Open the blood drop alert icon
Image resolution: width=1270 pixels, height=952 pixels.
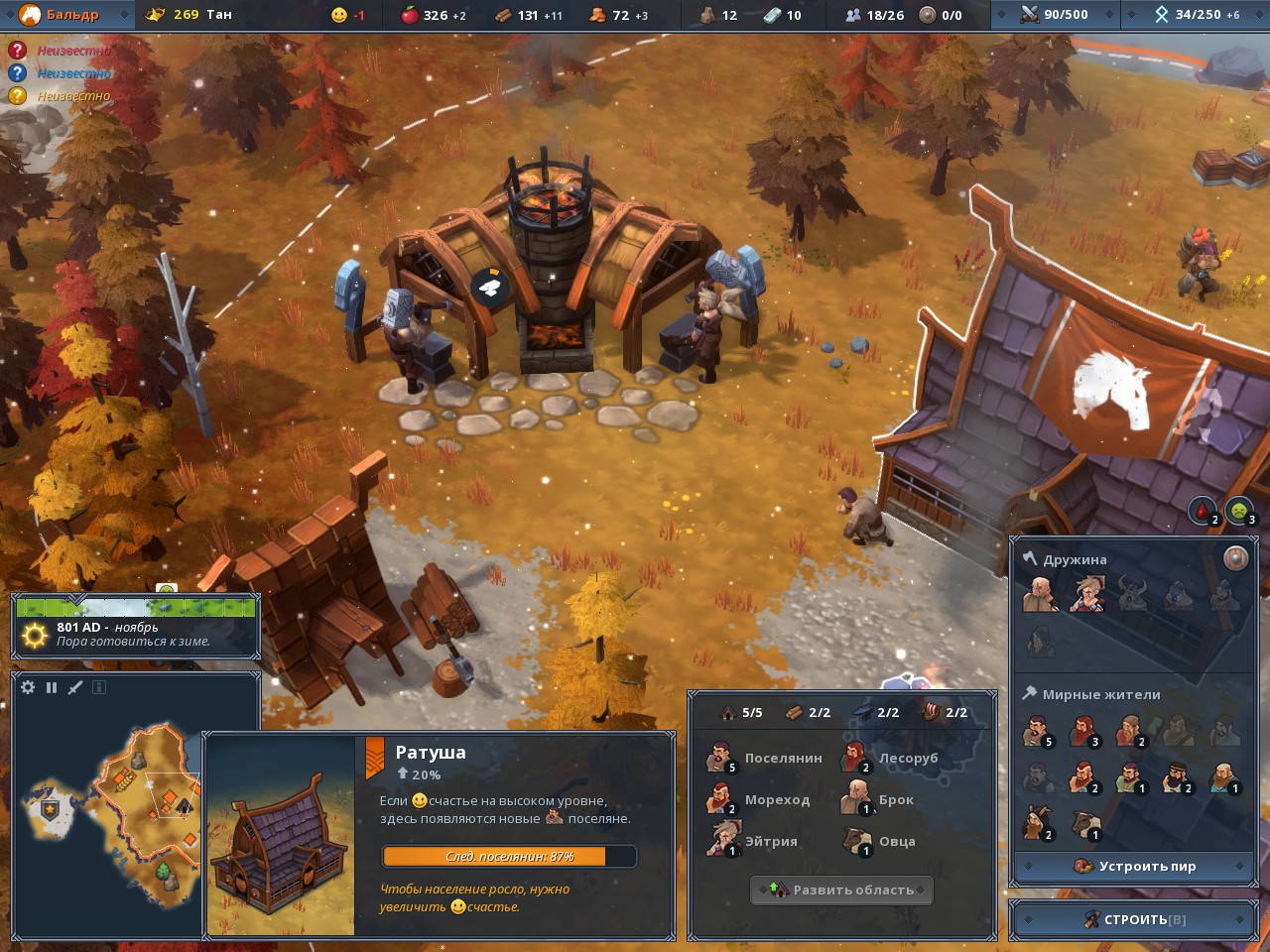click(x=1203, y=512)
